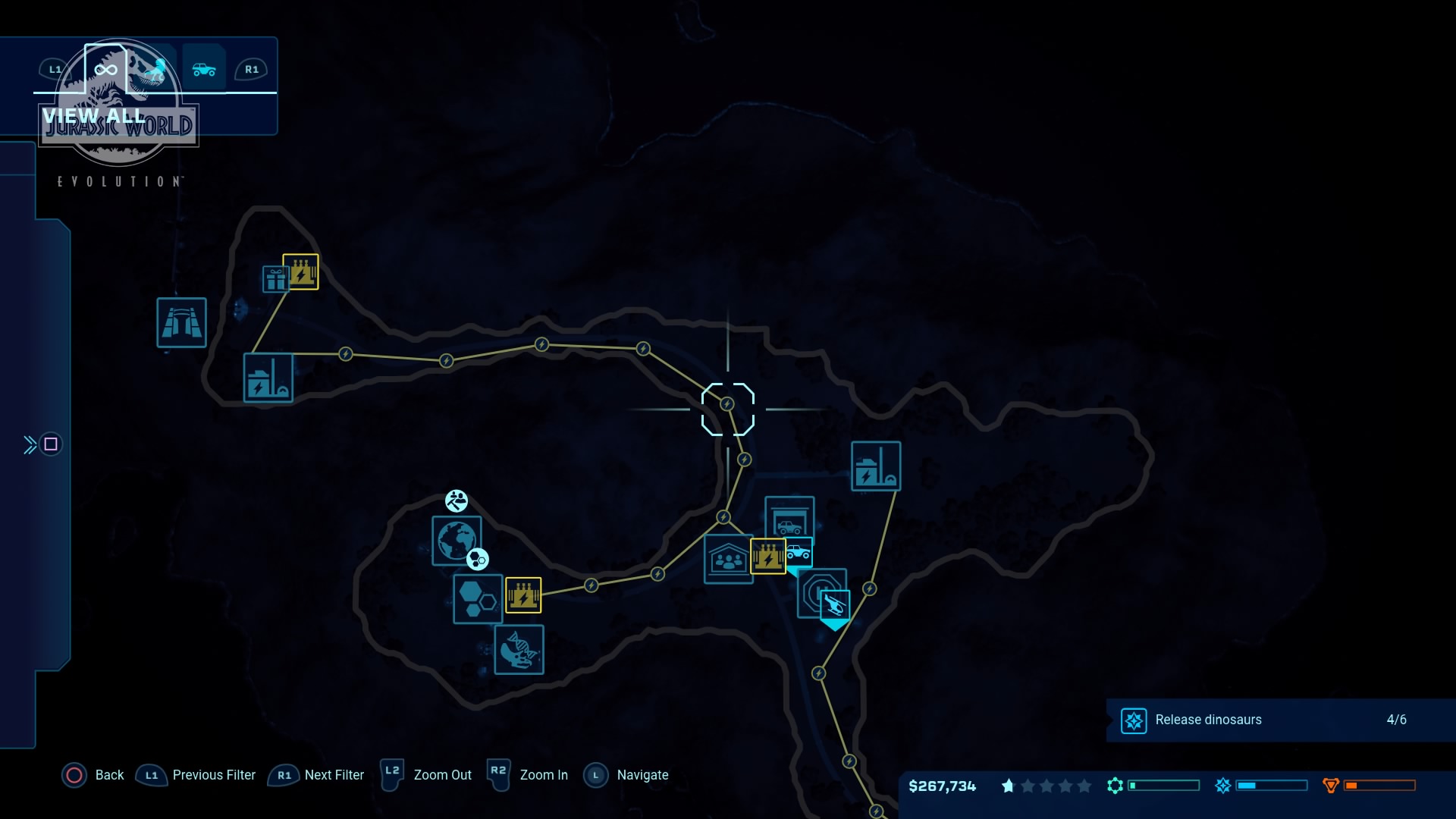This screenshot has height=819, width=1456.
Task: Select the power station near the monorail gate
Action: 268,377
